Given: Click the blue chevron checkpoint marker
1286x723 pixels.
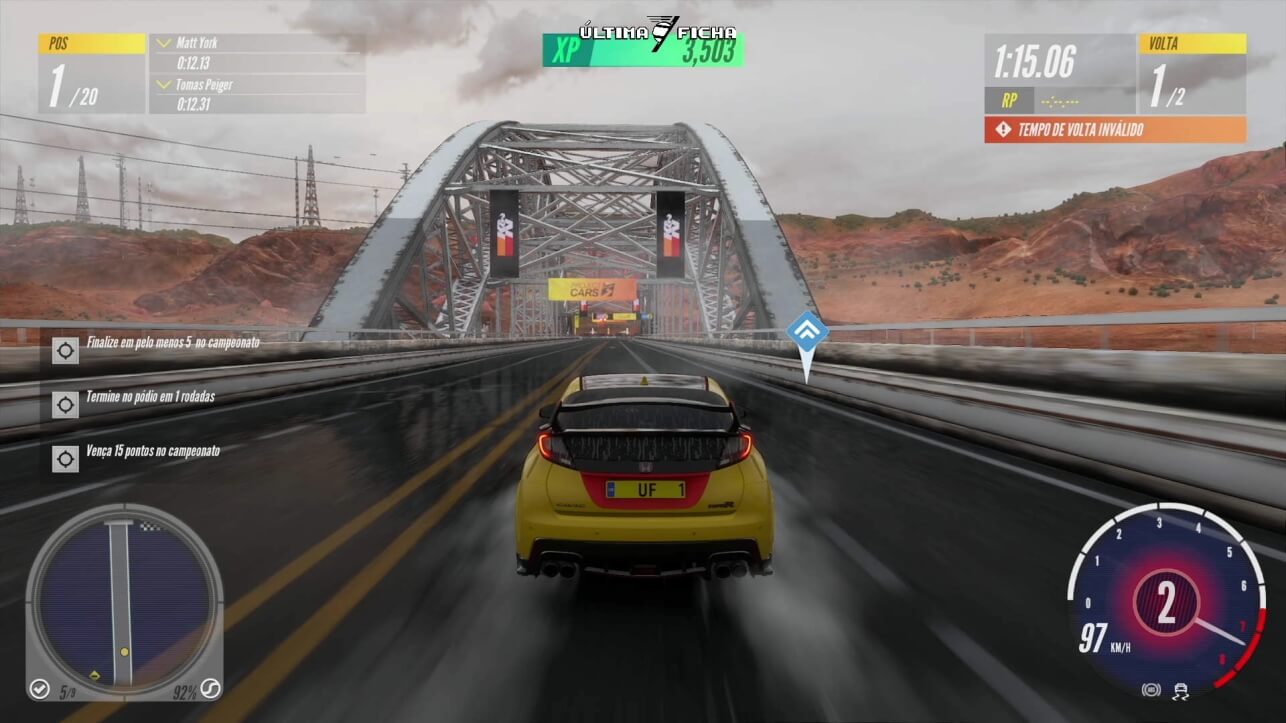Looking at the screenshot, I should pos(806,332).
